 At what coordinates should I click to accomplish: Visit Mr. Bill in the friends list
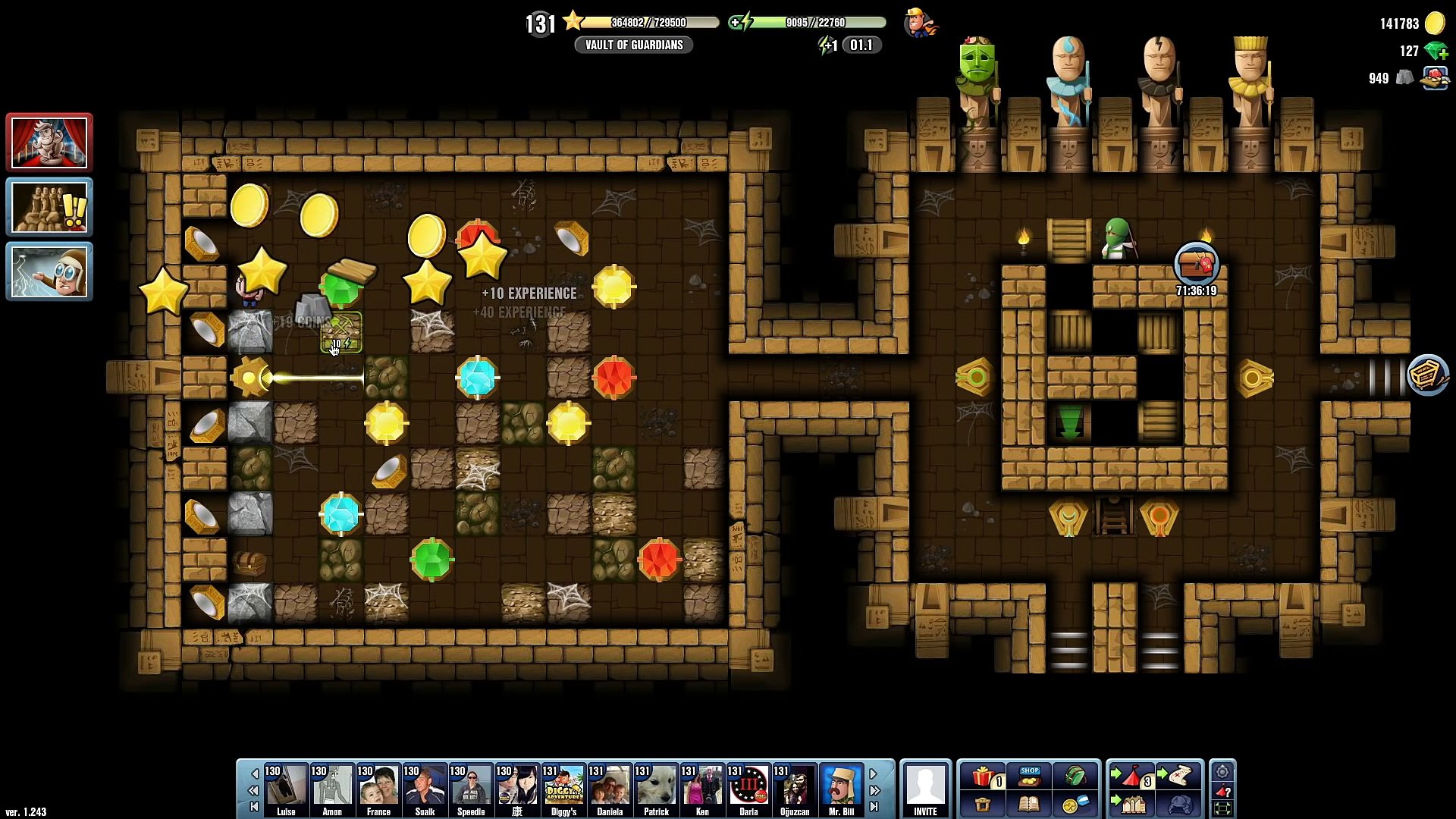coord(841,786)
